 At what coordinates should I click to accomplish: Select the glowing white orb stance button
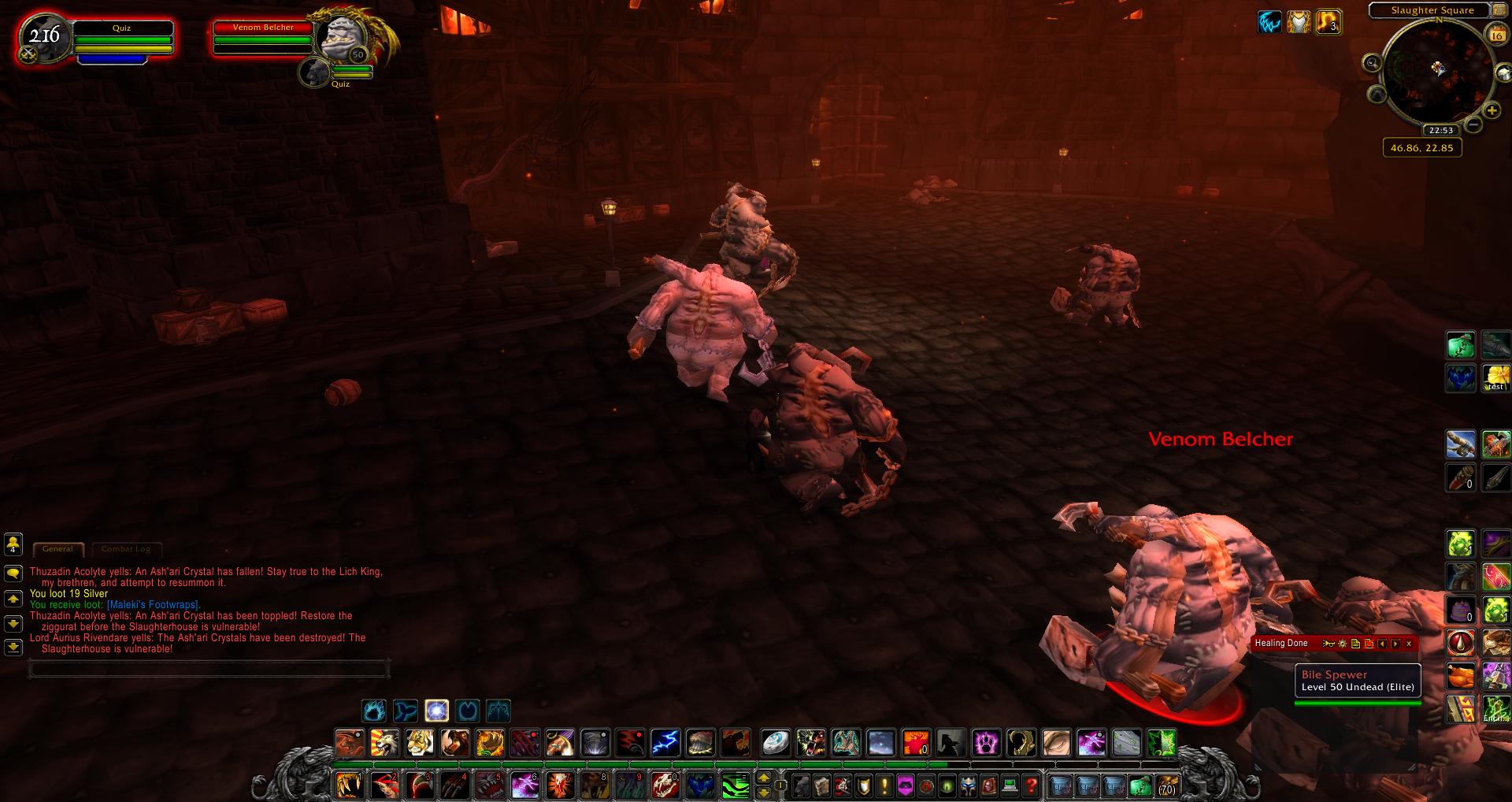pyautogui.click(x=437, y=711)
